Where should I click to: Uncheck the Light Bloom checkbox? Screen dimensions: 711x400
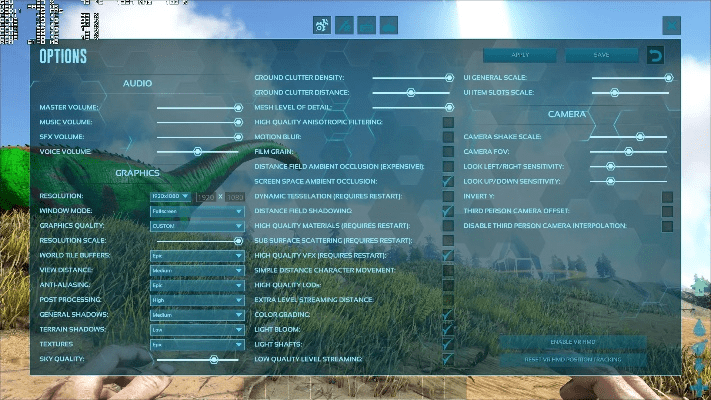[448, 329]
